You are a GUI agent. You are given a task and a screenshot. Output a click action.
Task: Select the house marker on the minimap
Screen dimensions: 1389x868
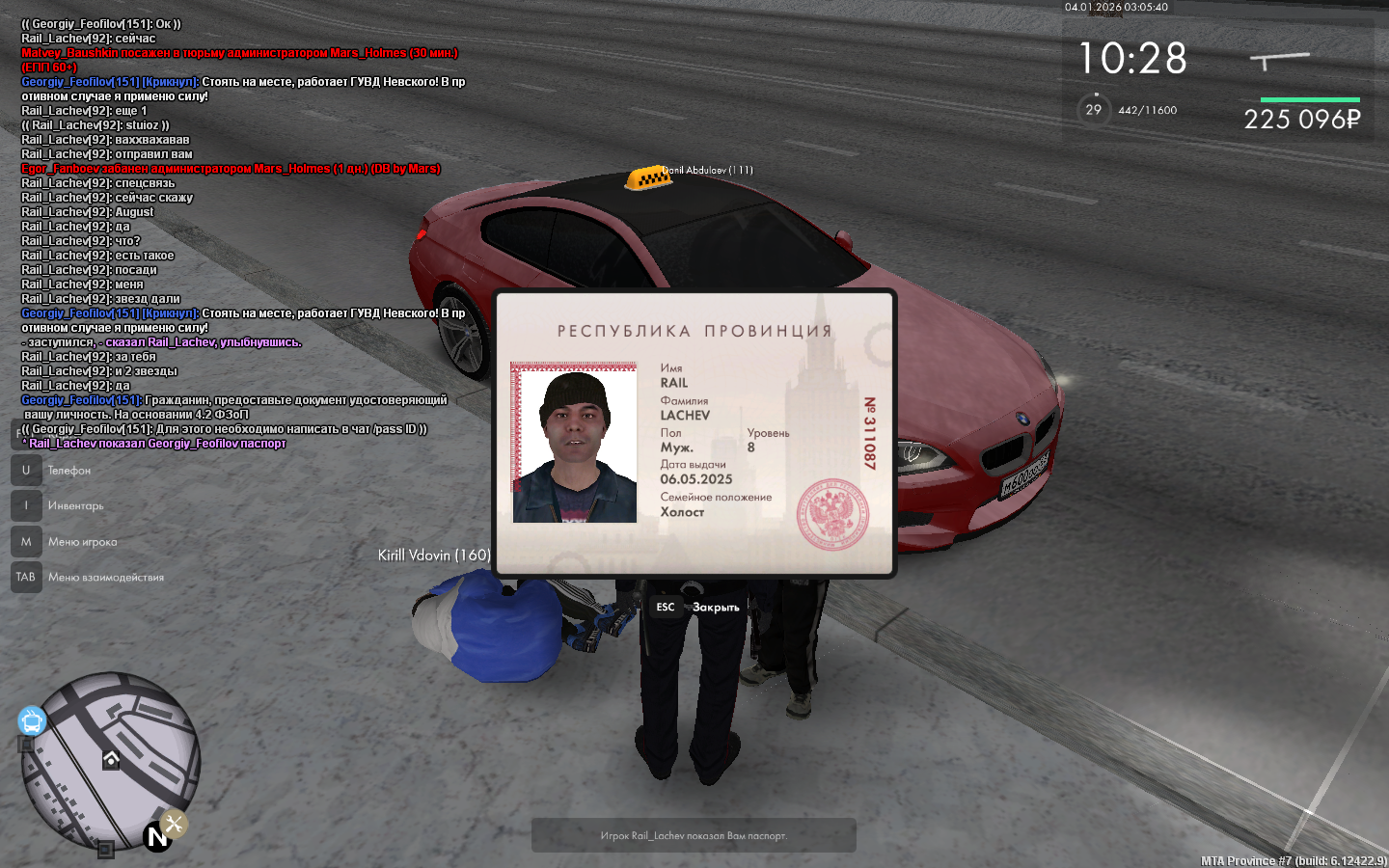point(112,760)
